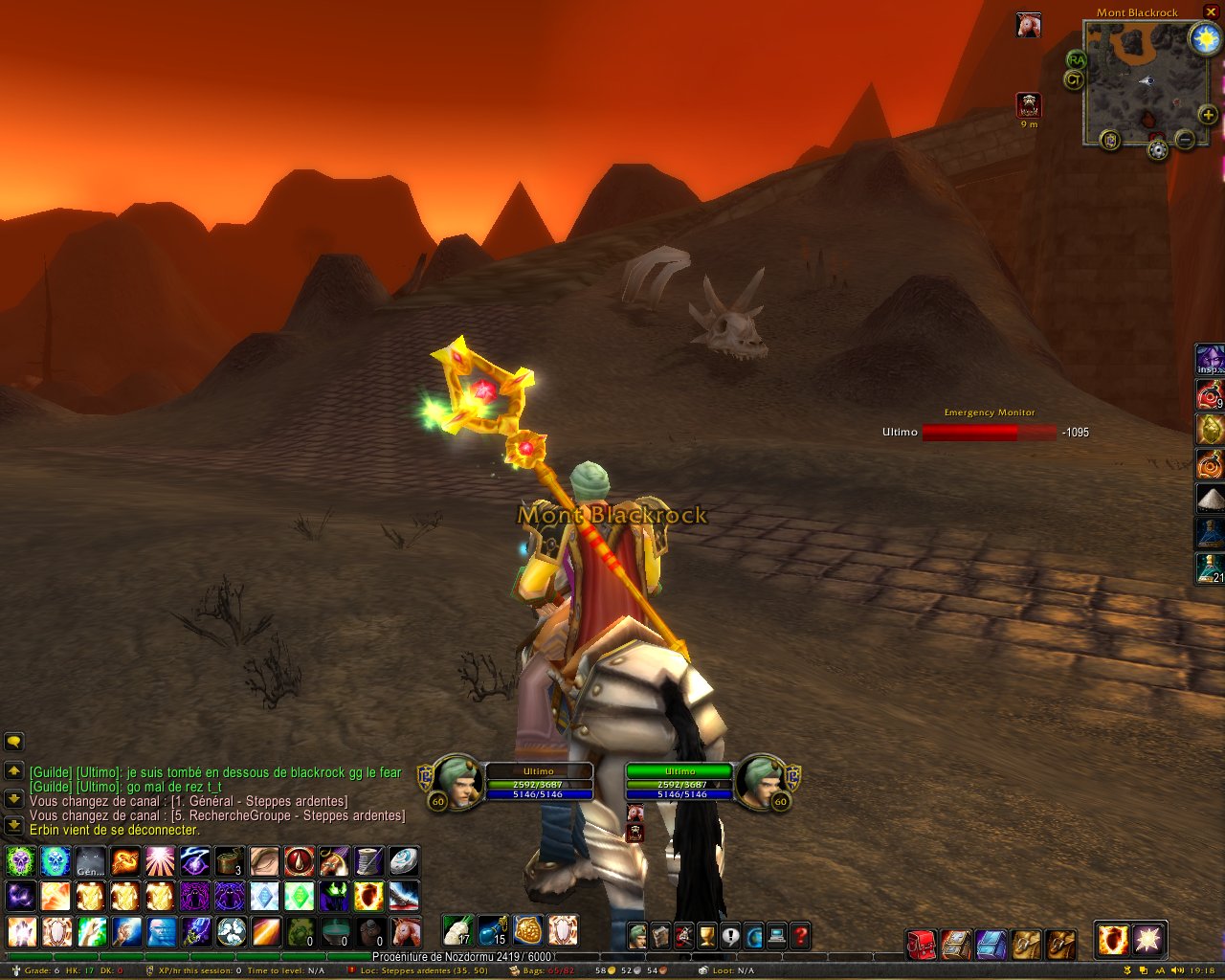Use the horse mount action button
The width and height of the screenshot is (1225, 980).
(x=405, y=931)
